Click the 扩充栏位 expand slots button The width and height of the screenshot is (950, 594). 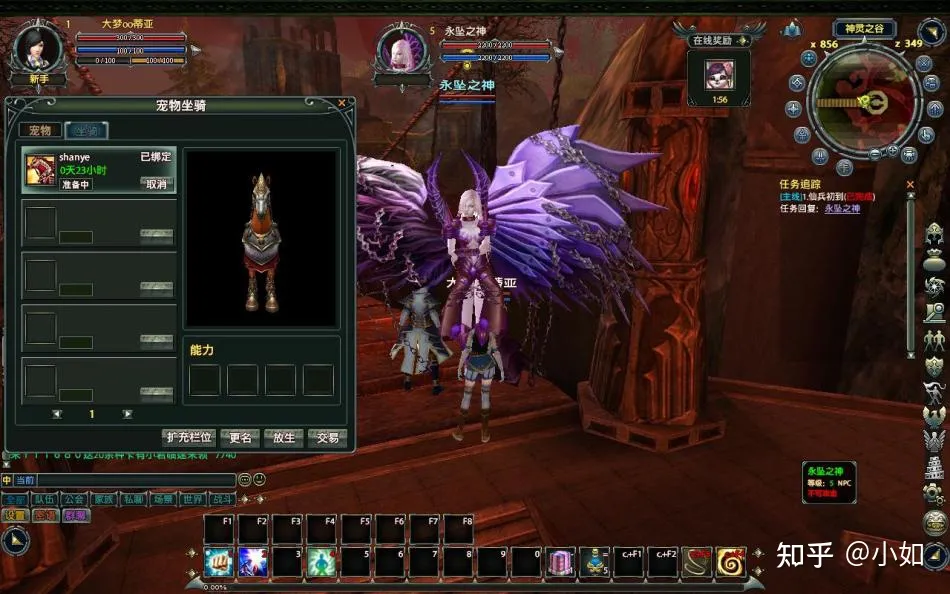[x=189, y=437]
